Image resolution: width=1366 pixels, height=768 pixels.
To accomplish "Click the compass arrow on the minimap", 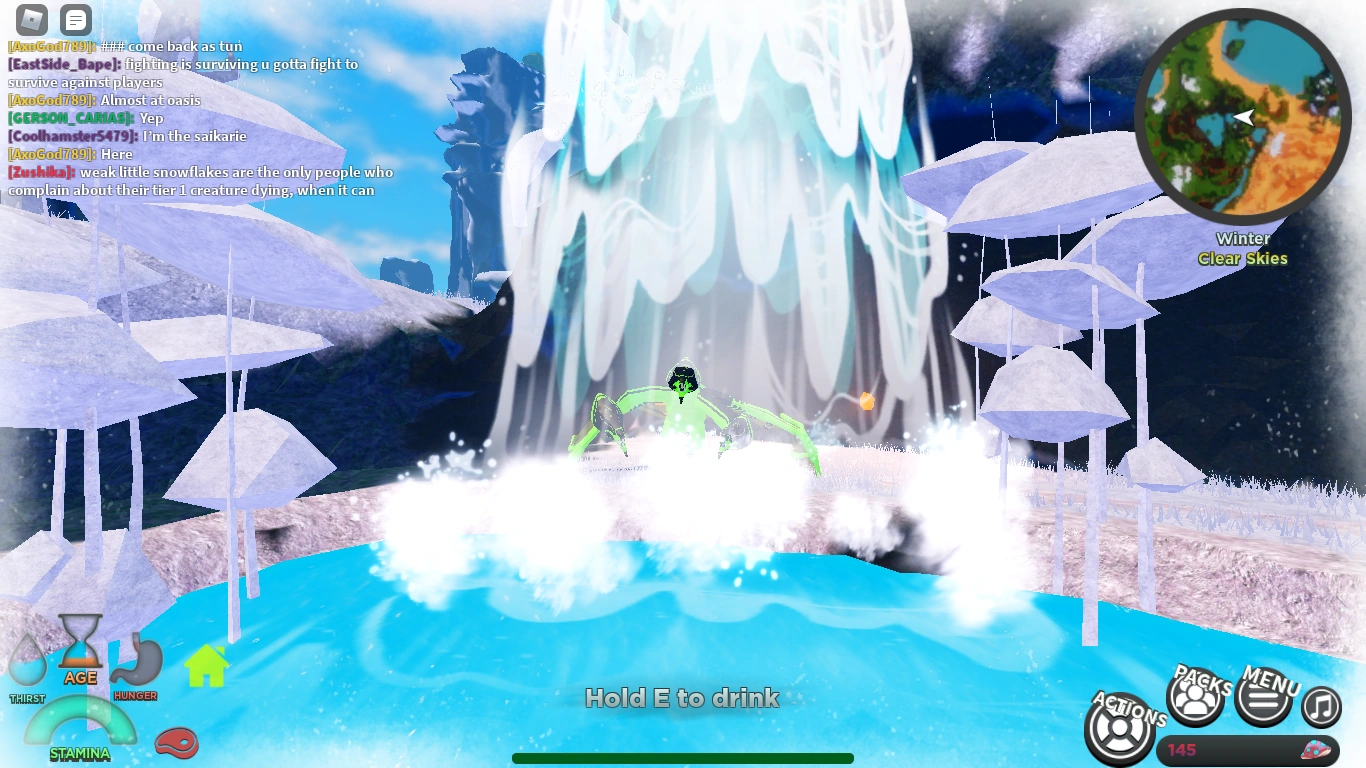I will click(1243, 117).
